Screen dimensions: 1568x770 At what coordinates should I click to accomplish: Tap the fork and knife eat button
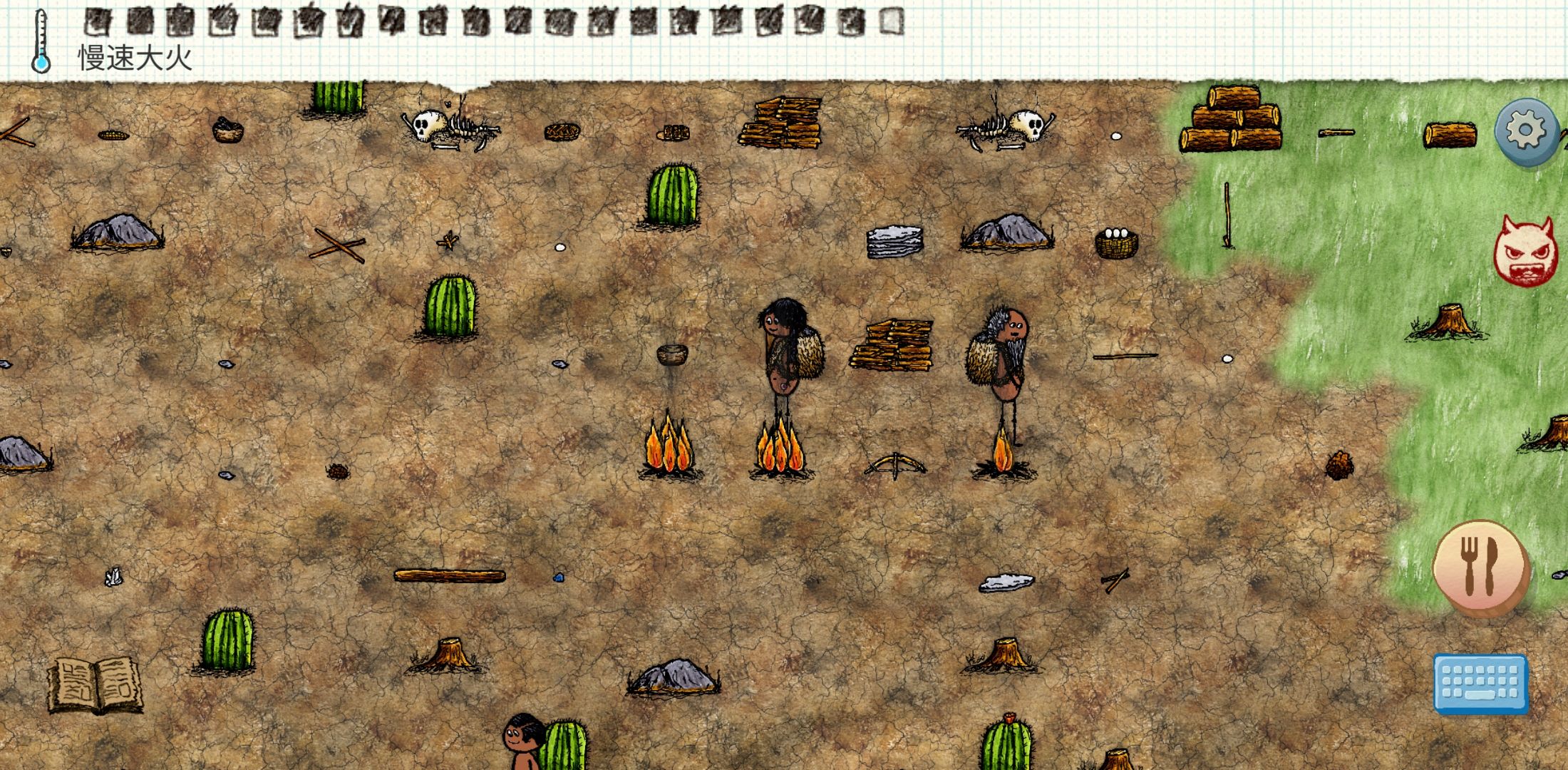coord(1480,566)
